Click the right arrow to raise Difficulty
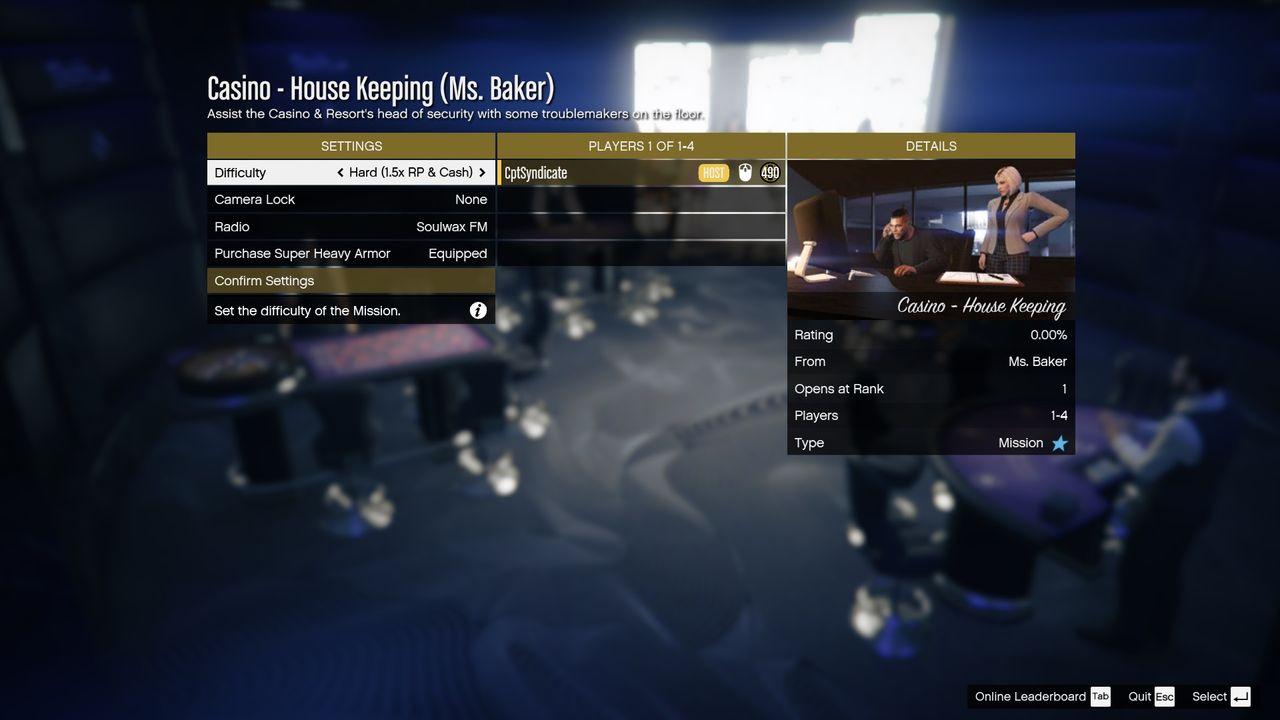This screenshot has height=720, width=1280. (x=481, y=172)
